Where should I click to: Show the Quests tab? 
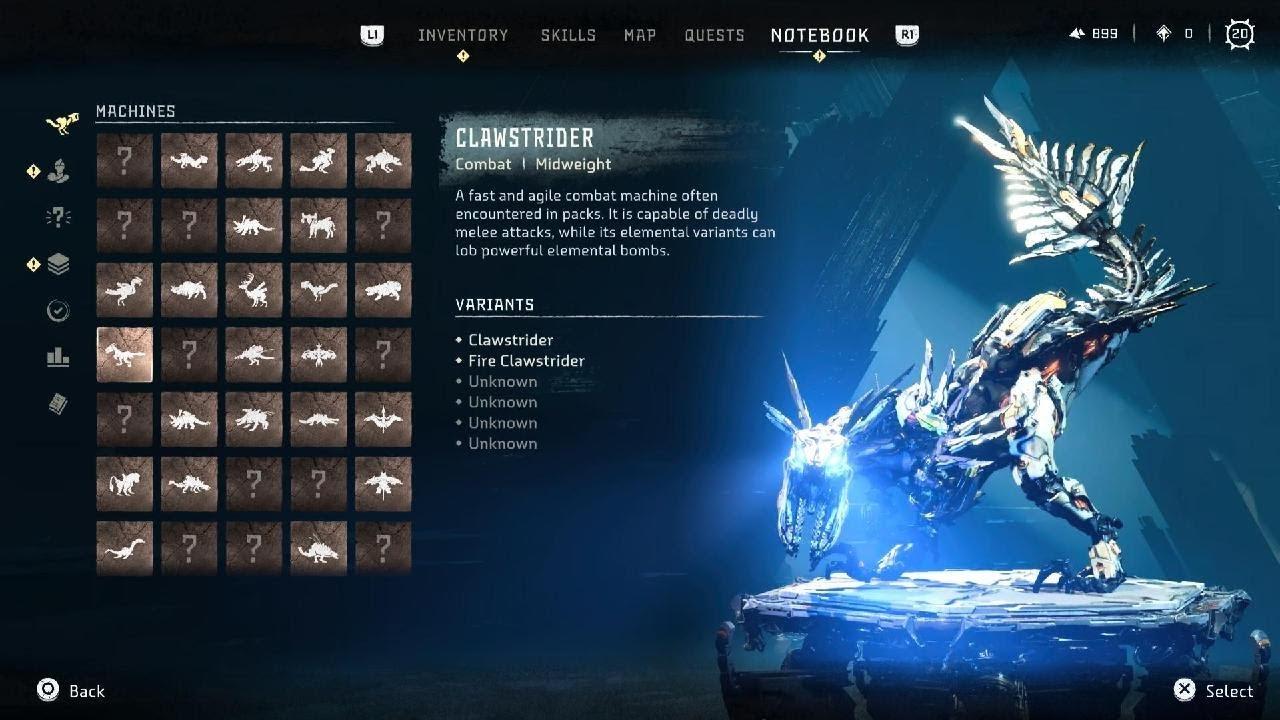pos(714,35)
